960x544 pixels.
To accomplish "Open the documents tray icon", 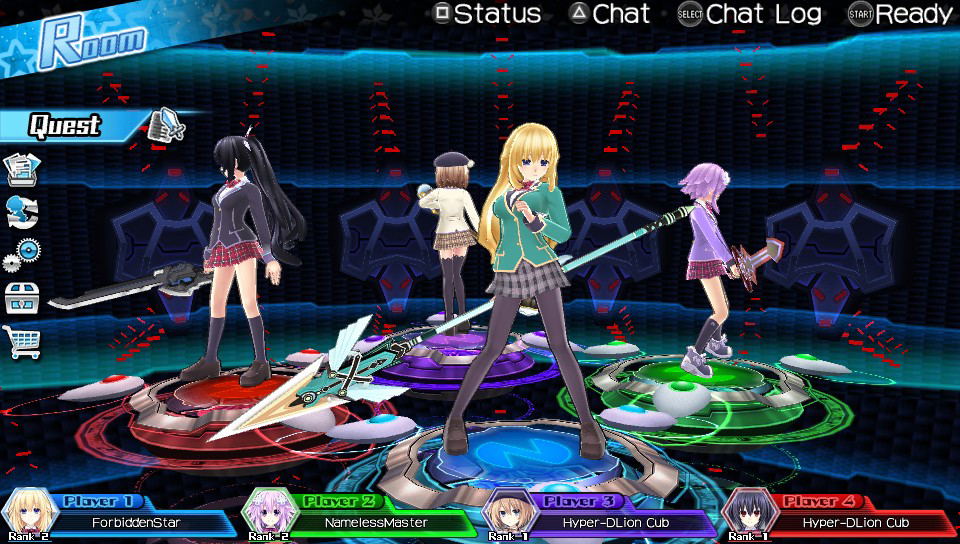I will (x=22, y=170).
